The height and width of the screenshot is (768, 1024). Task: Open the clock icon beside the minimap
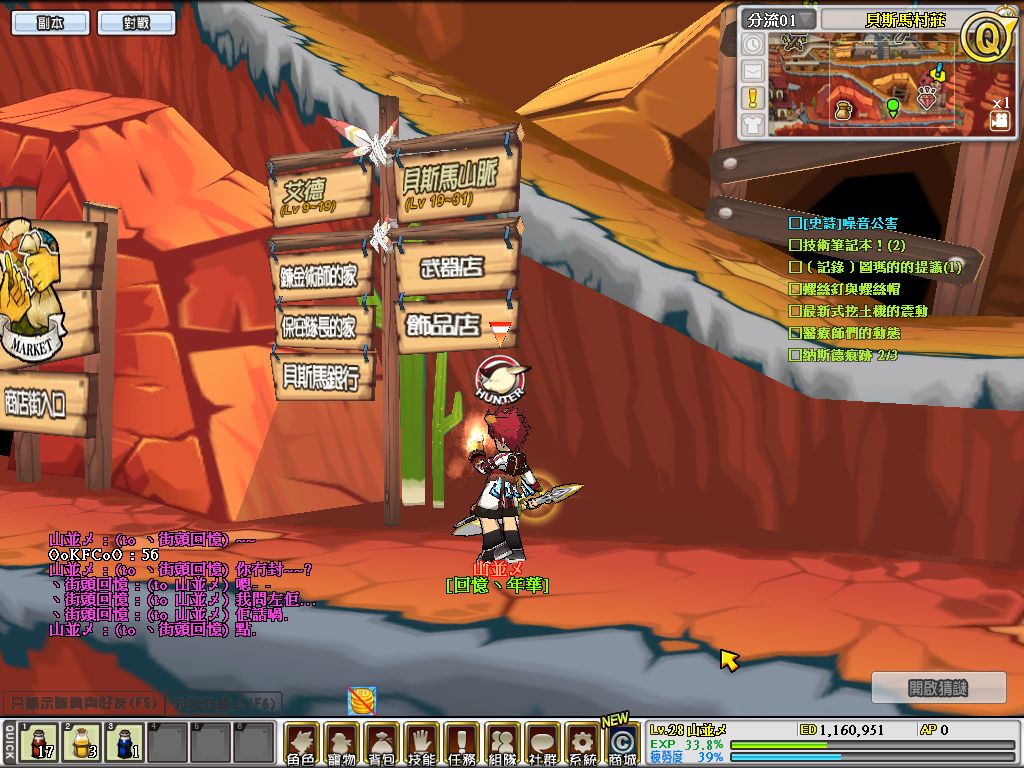[753, 44]
